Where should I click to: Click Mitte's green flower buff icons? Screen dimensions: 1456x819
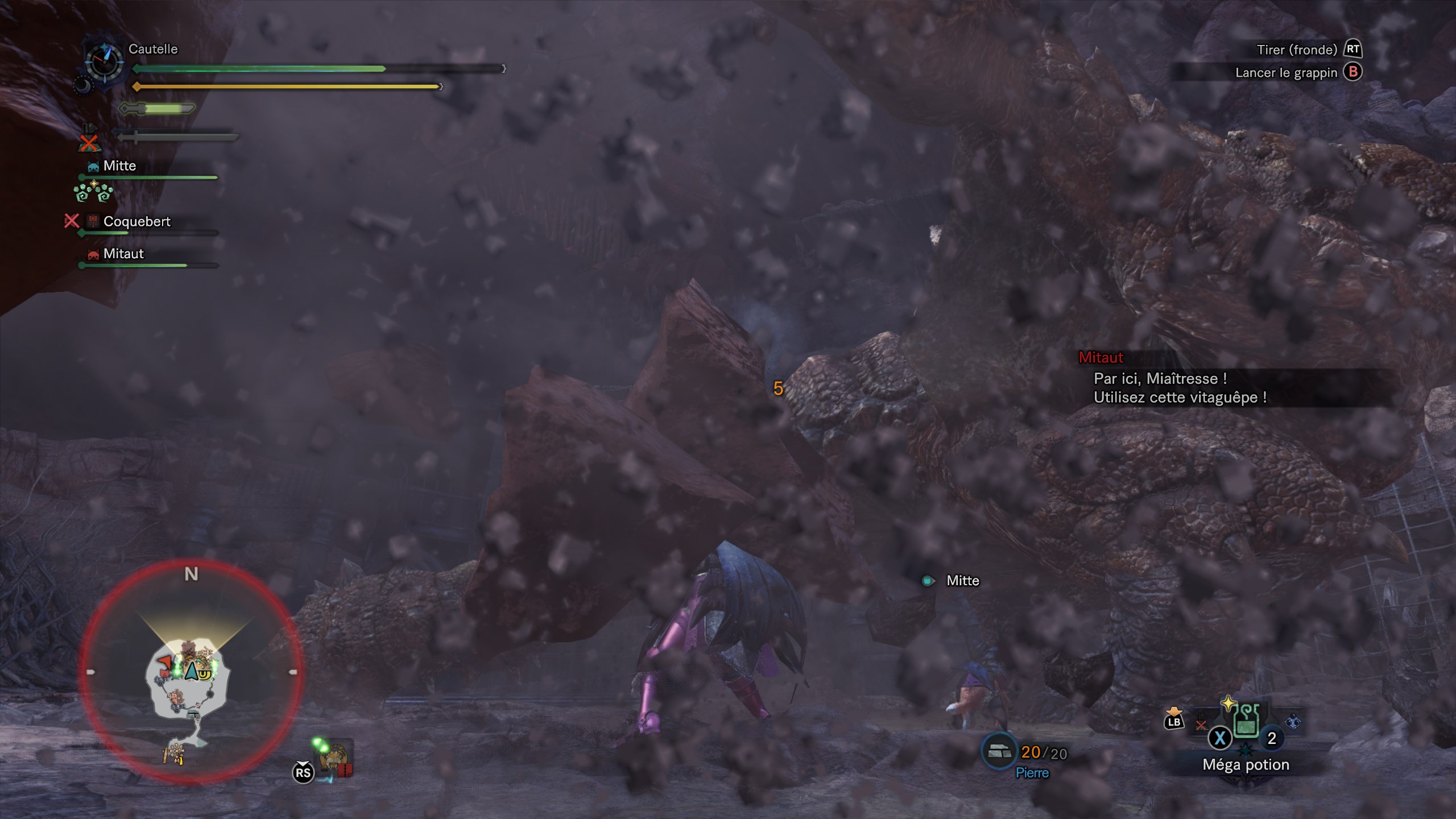coord(93,192)
